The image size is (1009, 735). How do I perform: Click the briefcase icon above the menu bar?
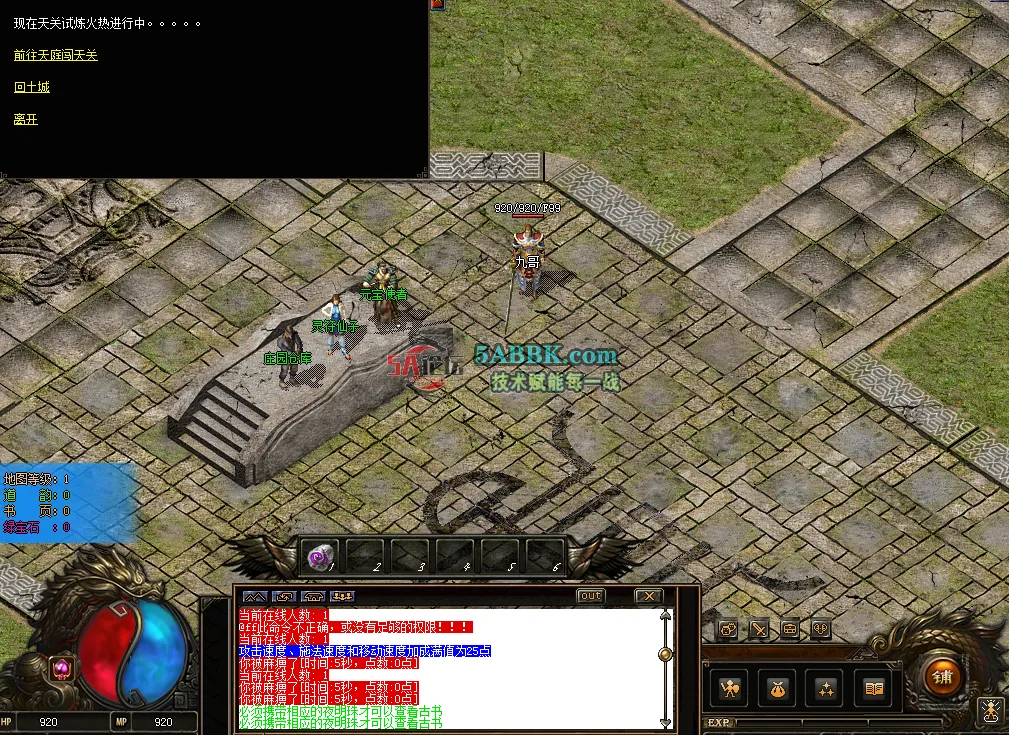(790, 629)
